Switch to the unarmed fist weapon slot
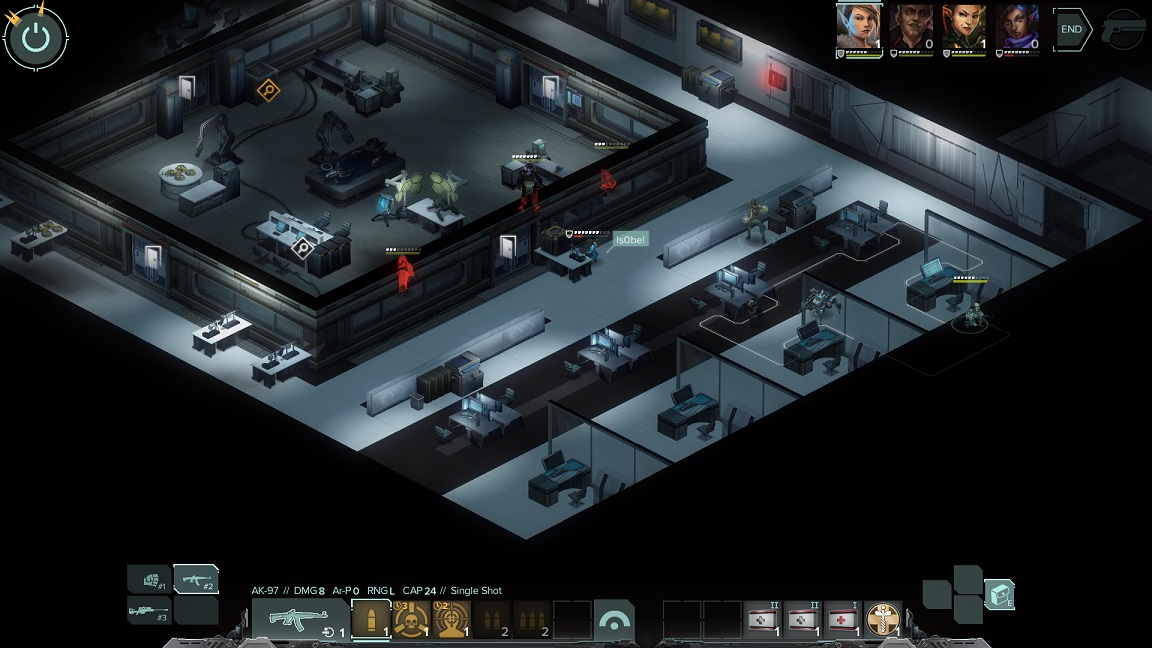This screenshot has height=648, width=1152. (x=149, y=579)
